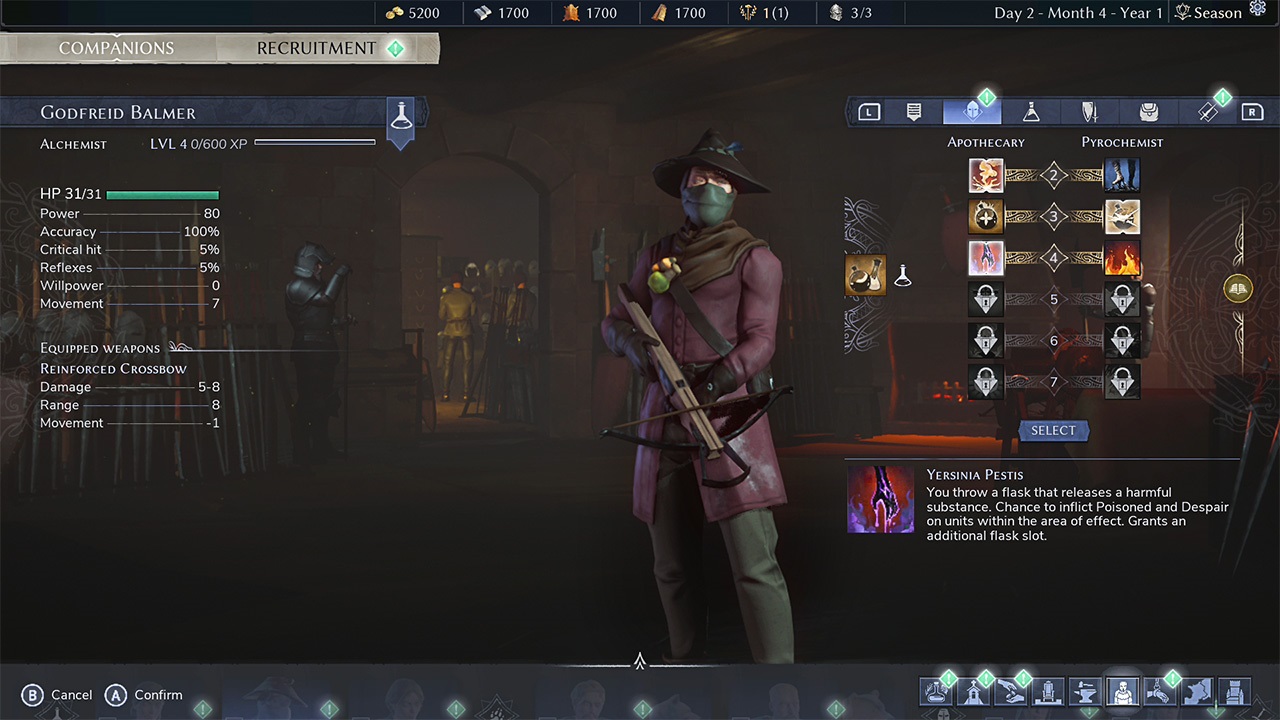Open the backpack inventory icon
Screen dimensions: 1280x720
1148,111
